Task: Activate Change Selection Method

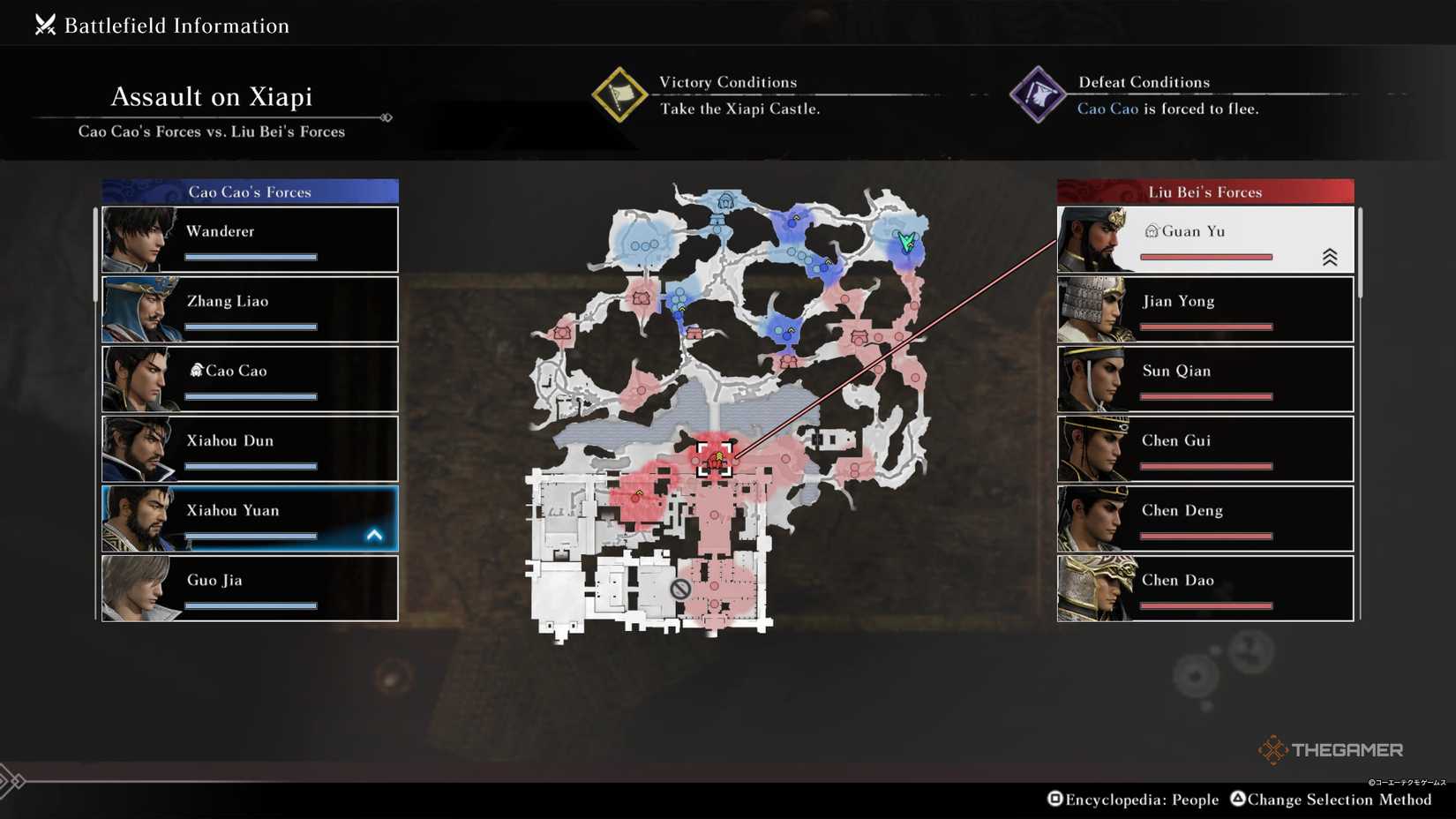Action: coord(1332,799)
